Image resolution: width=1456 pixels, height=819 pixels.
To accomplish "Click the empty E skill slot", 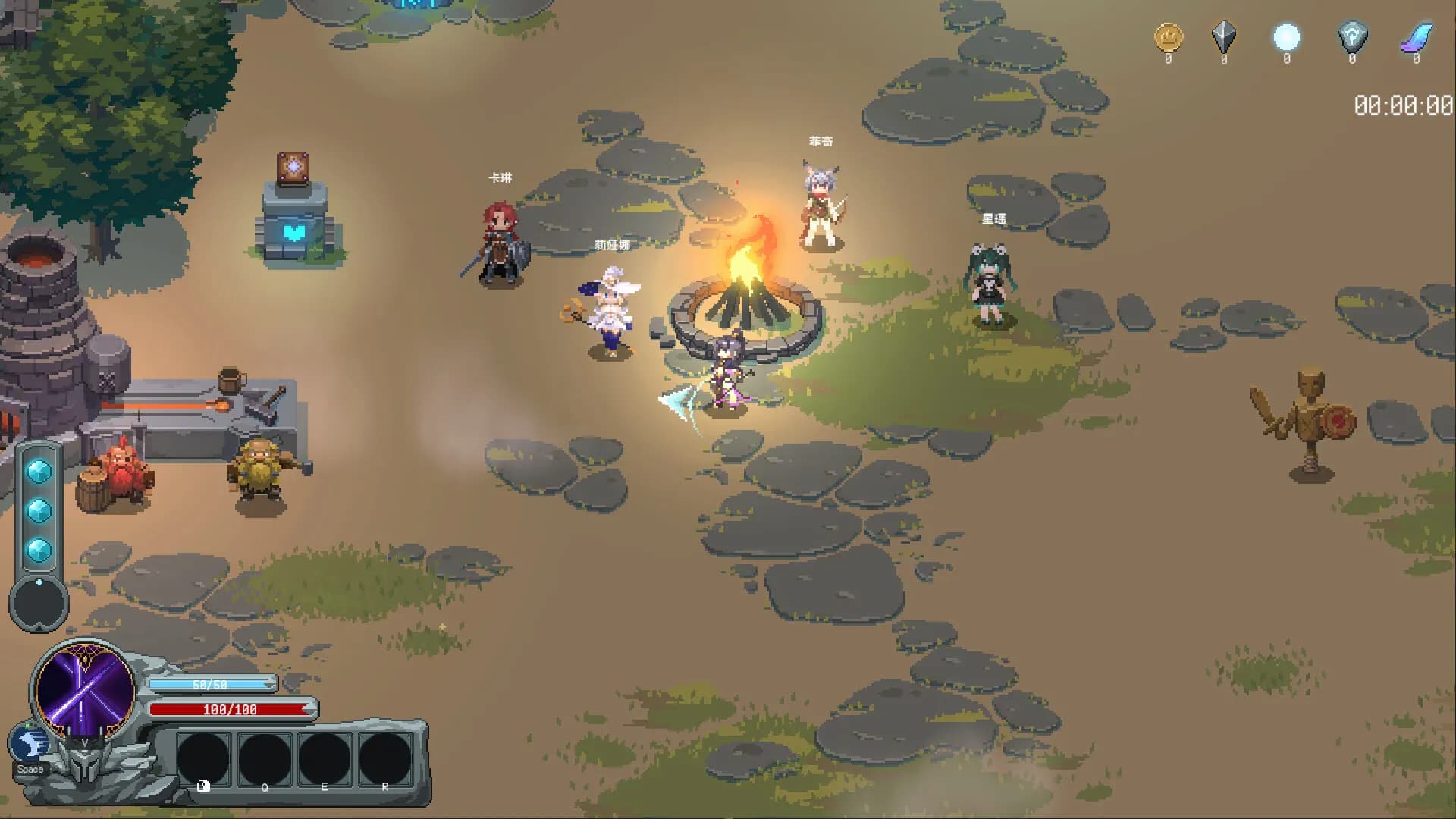I will point(325,761).
